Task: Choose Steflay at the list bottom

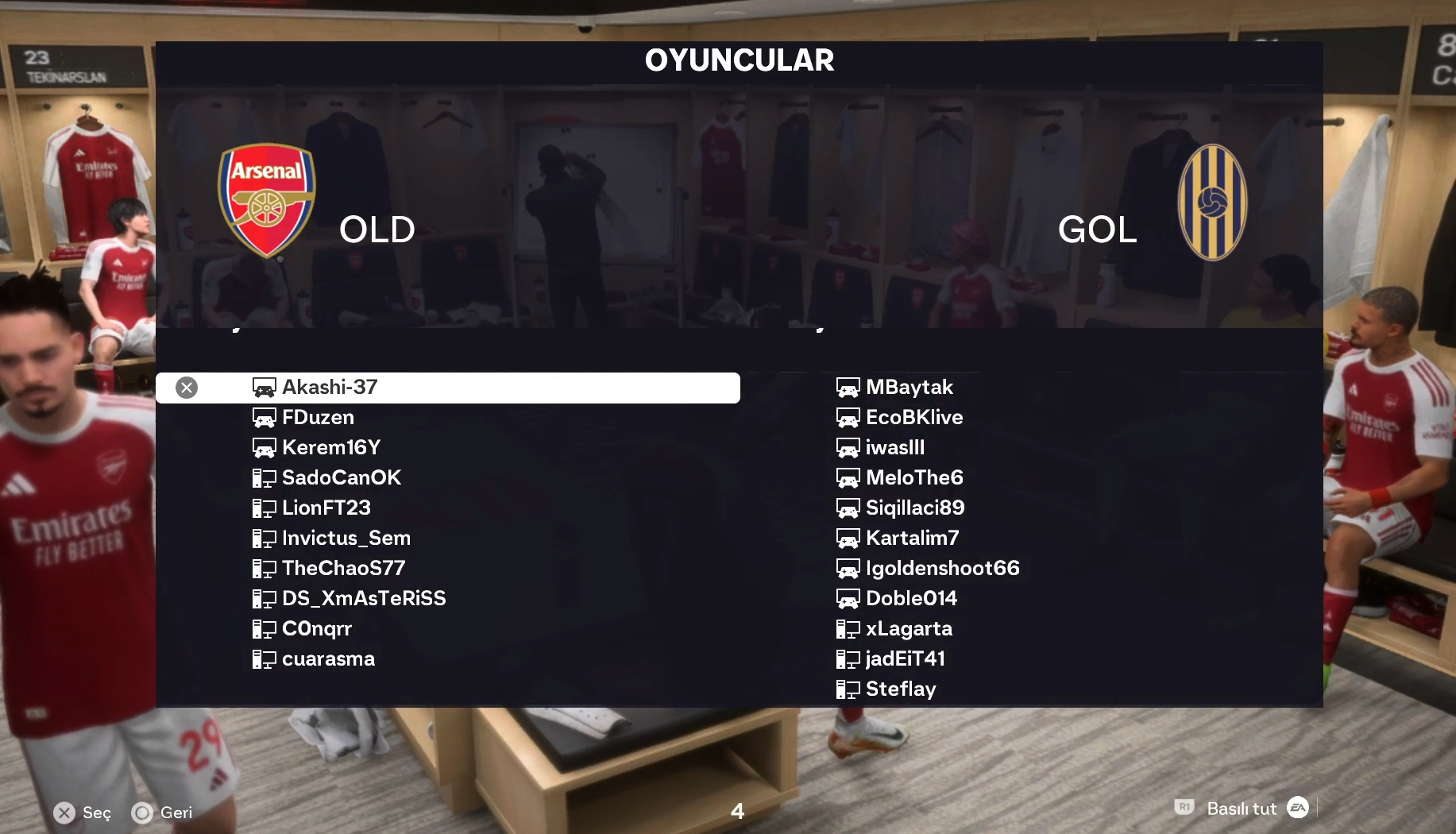Action: (x=900, y=689)
